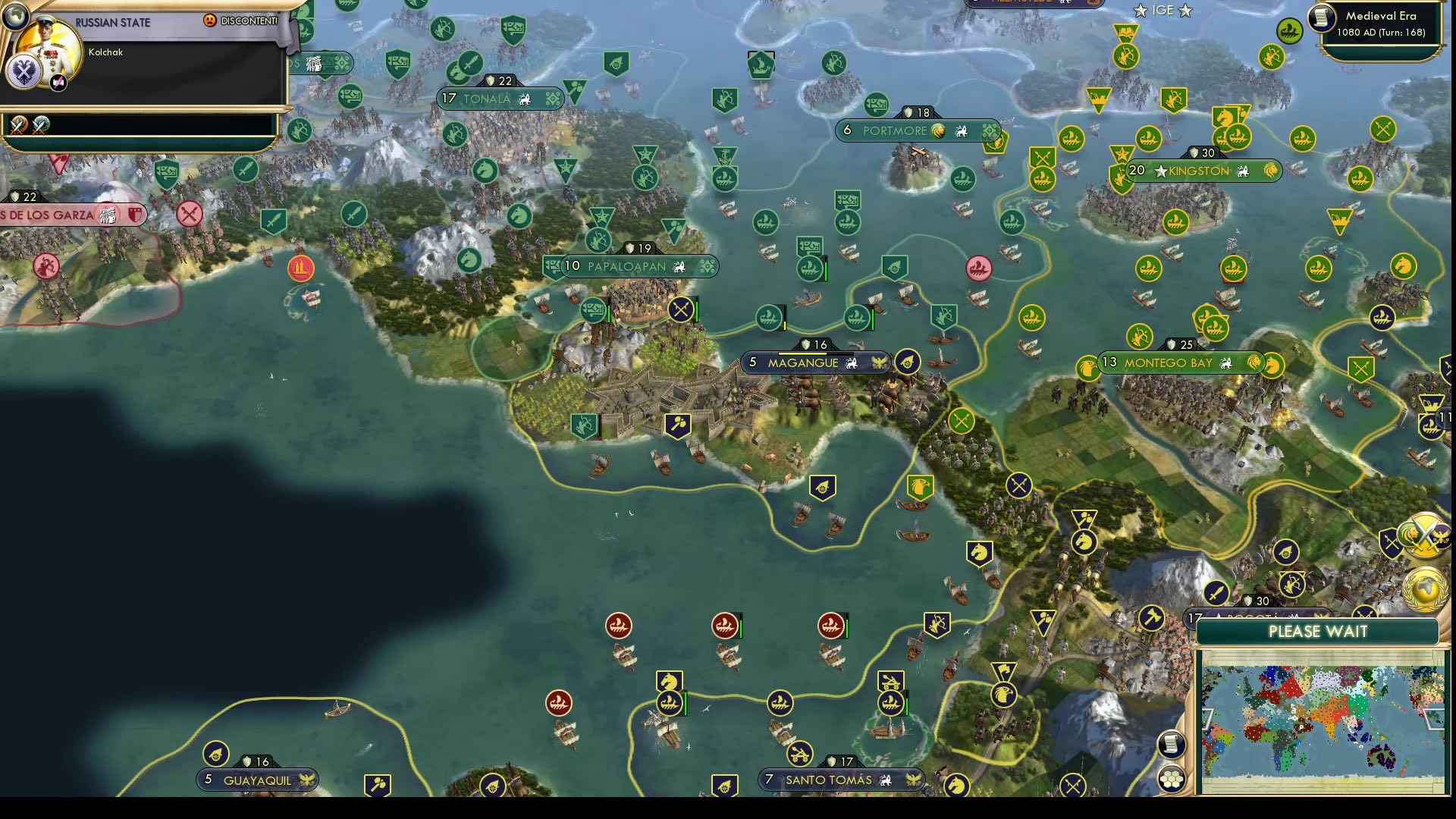Toggle strategic view with the top-left globe
The width and height of the screenshot is (1456, 819).
coord(16,17)
